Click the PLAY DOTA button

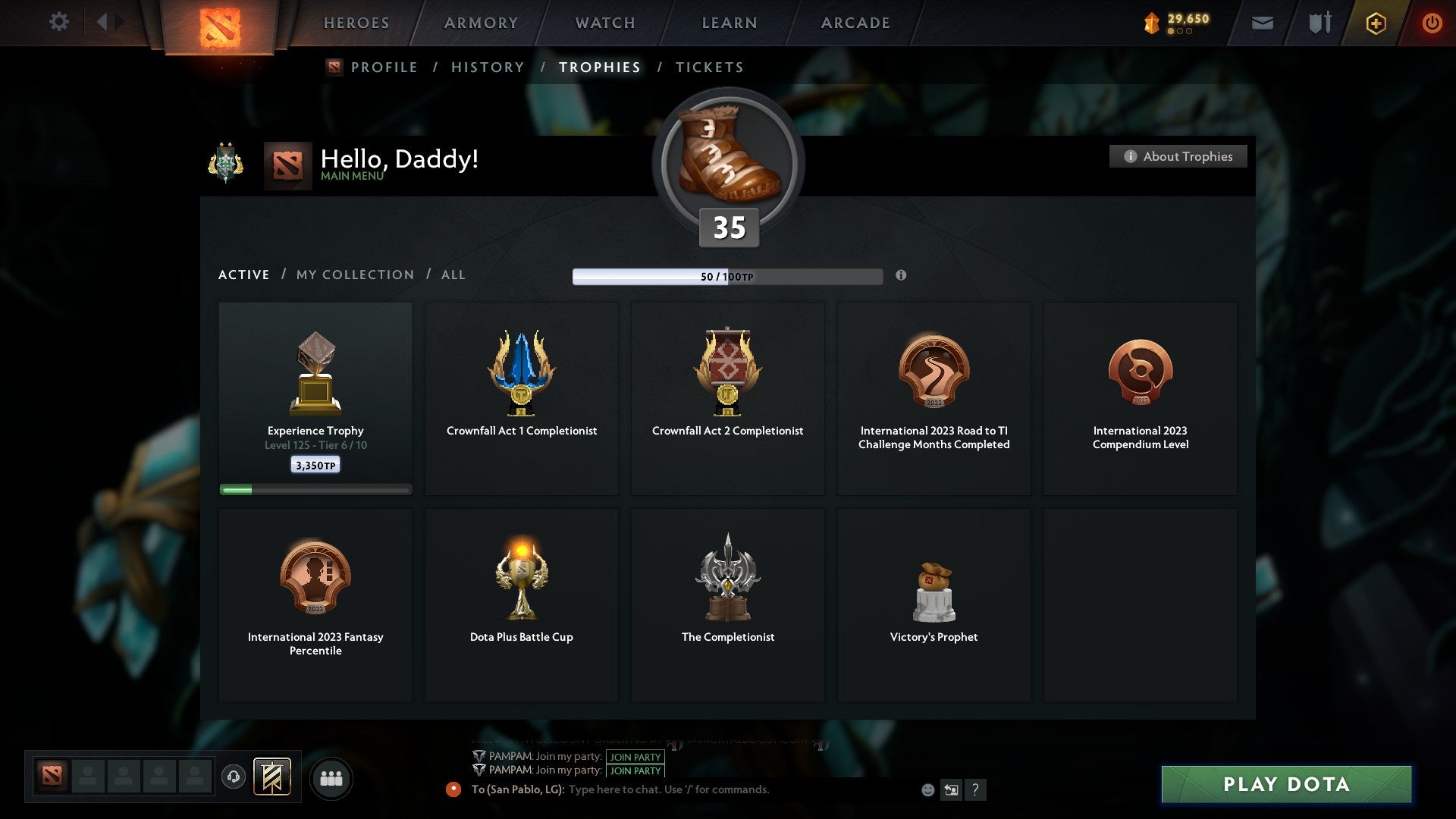pyautogui.click(x=1285, y=784)
